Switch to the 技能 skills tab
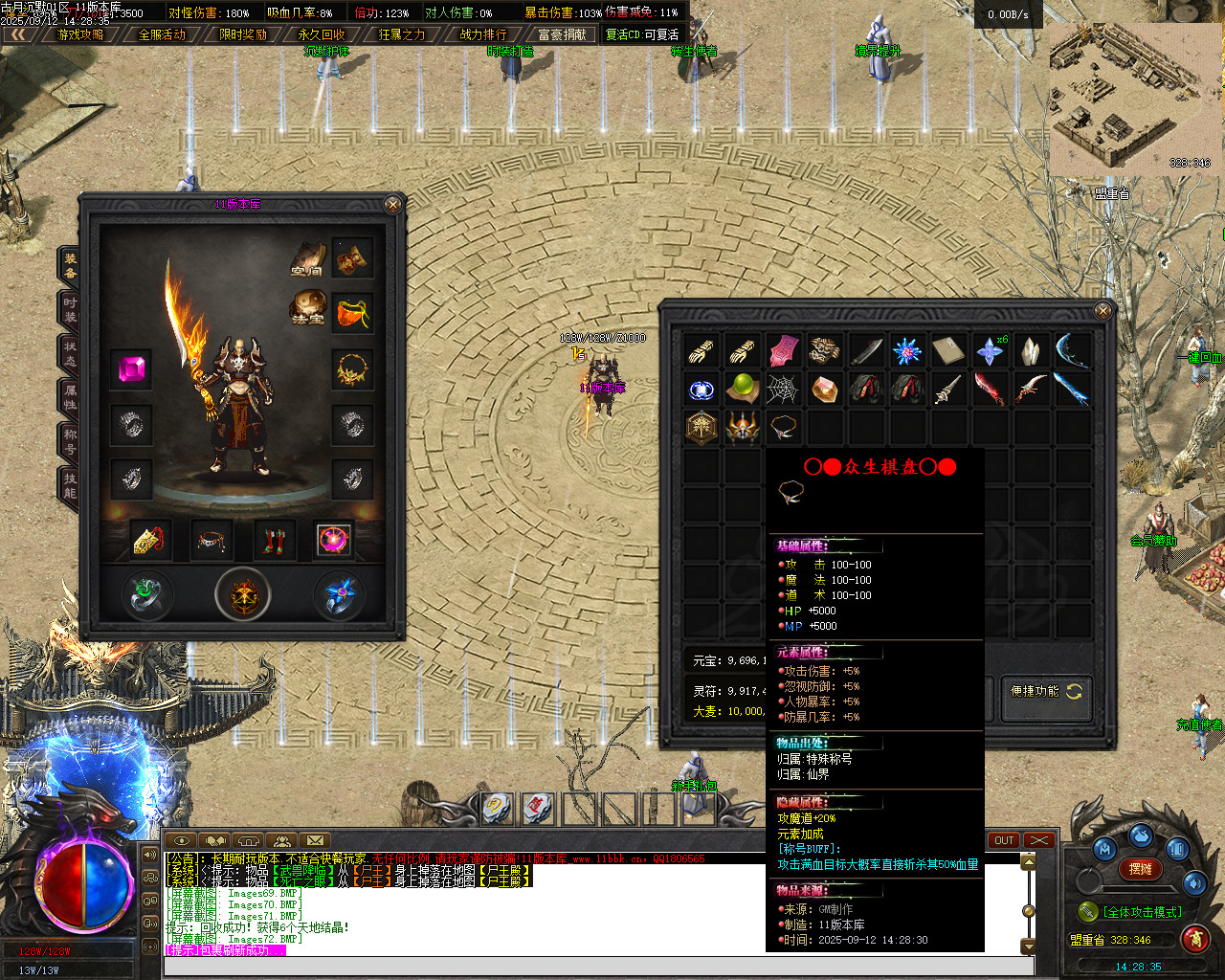Viewport: 1225px width, 980px height. (70, 485)
